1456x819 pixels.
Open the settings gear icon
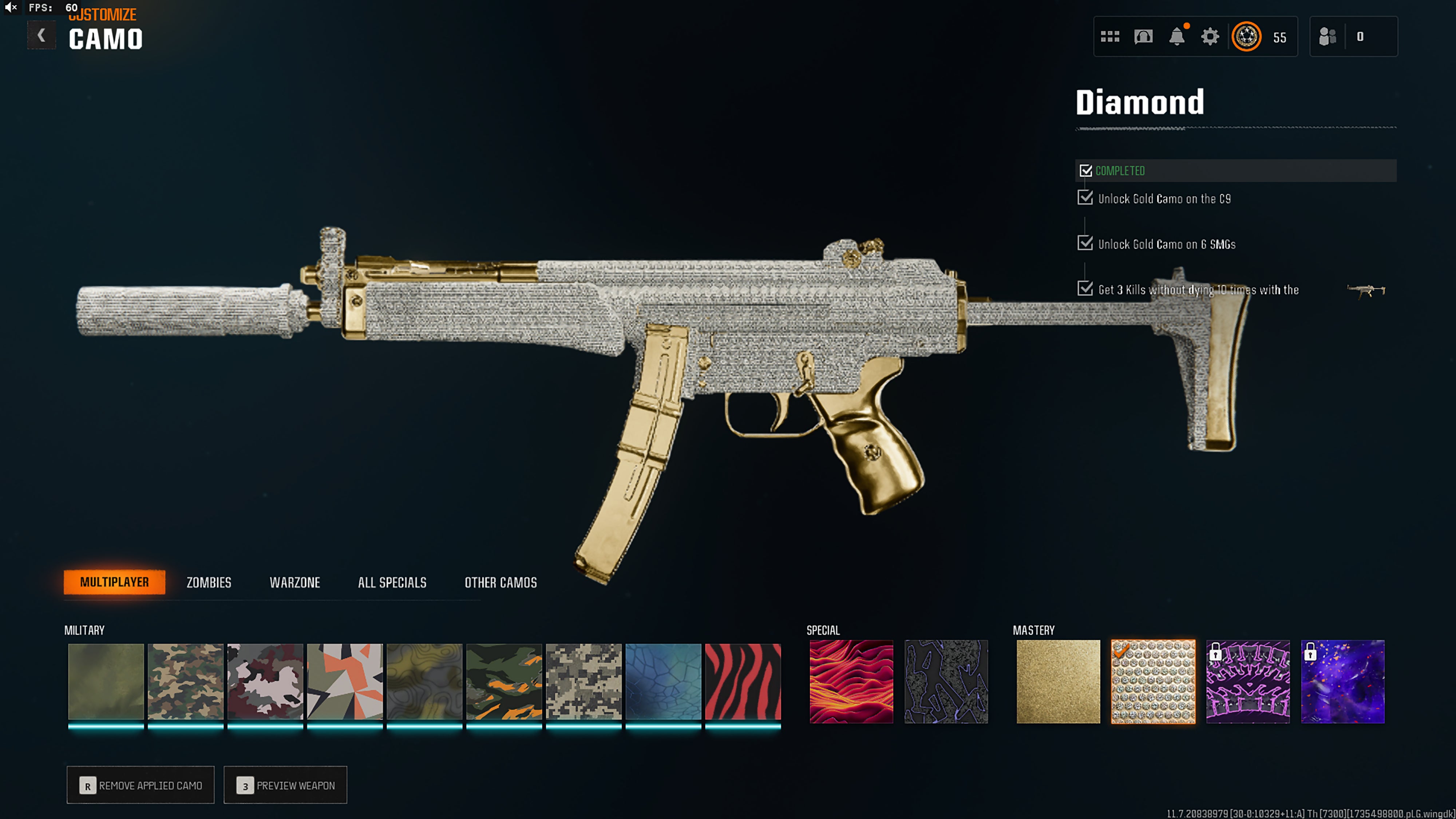[1210, 37]
